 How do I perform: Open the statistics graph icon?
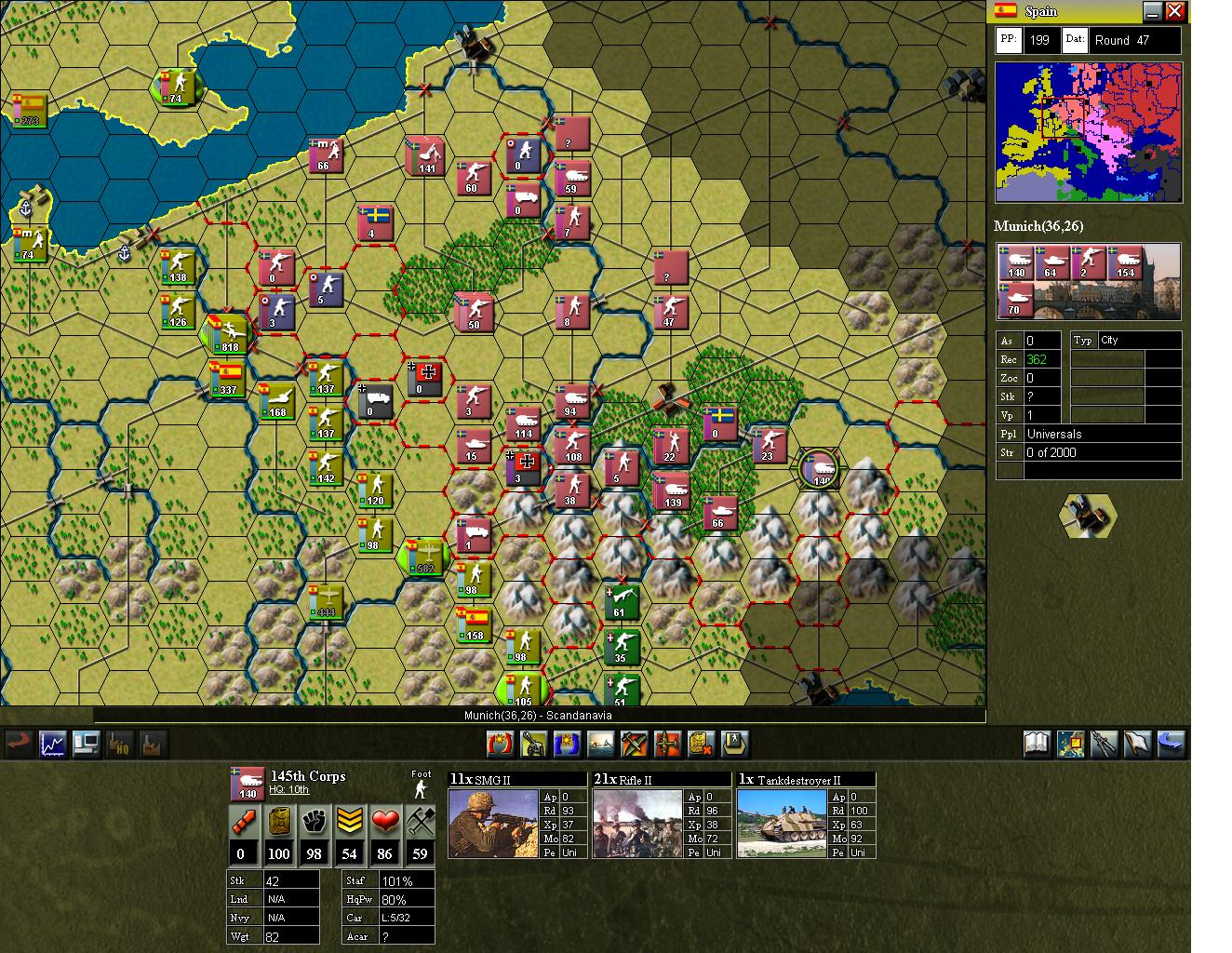pos(51,744)
